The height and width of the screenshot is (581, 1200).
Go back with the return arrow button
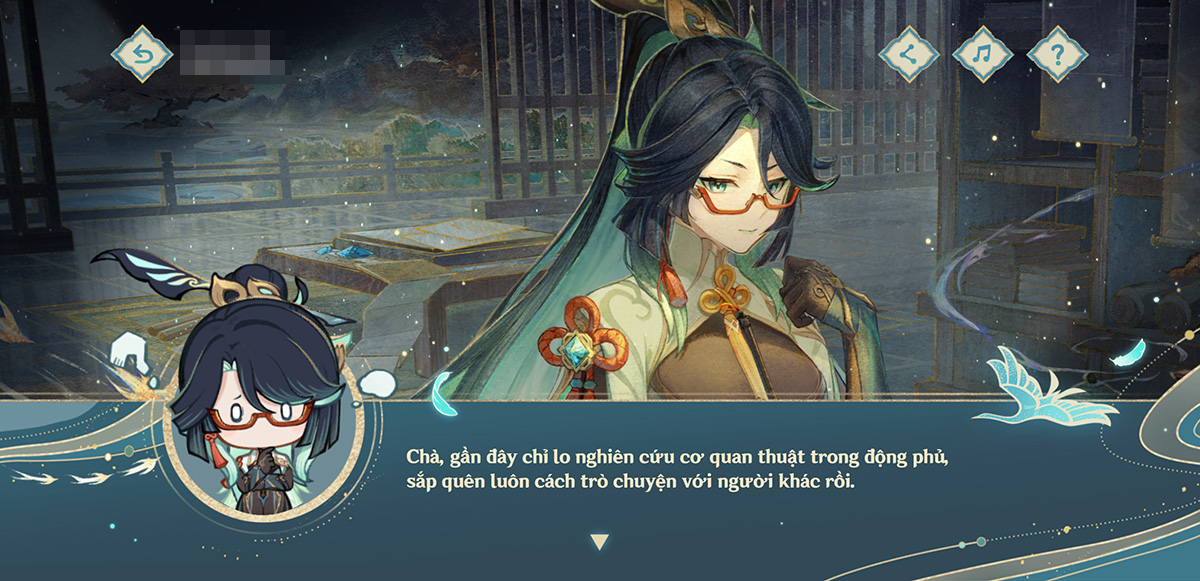(x=142, y=54)
